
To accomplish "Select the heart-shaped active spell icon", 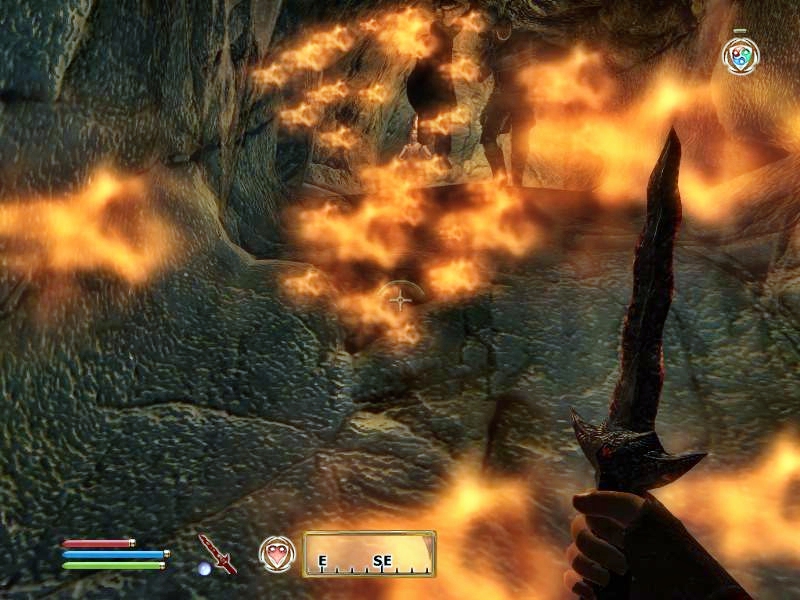I will [x=277, y=553].
